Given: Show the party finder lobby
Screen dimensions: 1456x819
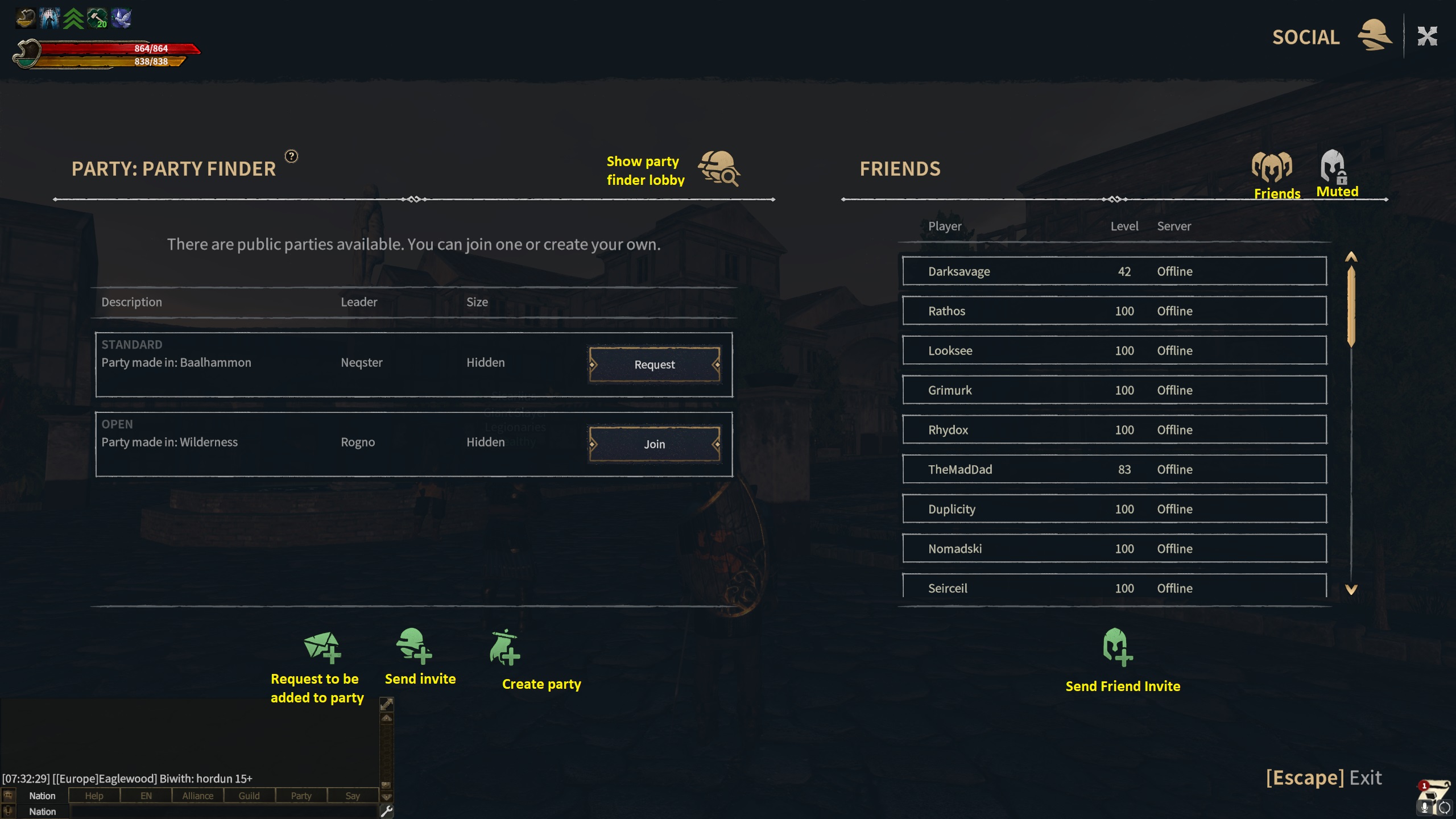Looking at the screenshot, I should point(719,169).
